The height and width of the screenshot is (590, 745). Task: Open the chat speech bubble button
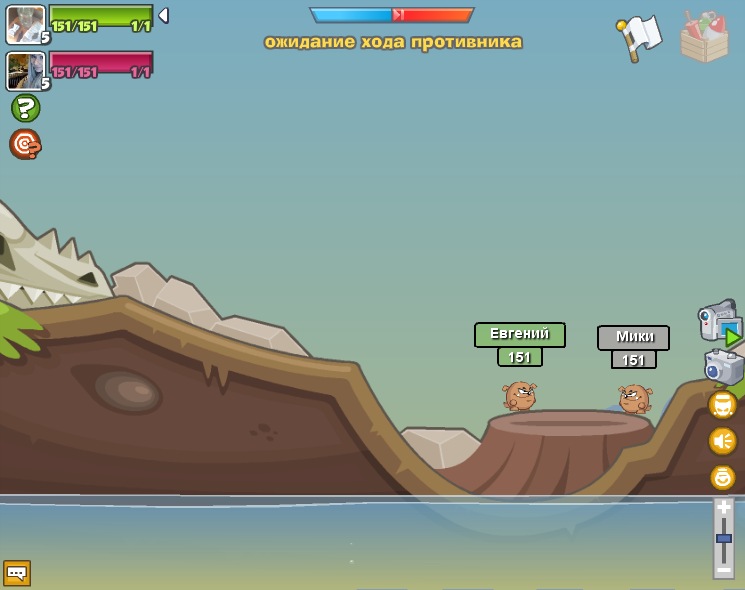point(17,573)
